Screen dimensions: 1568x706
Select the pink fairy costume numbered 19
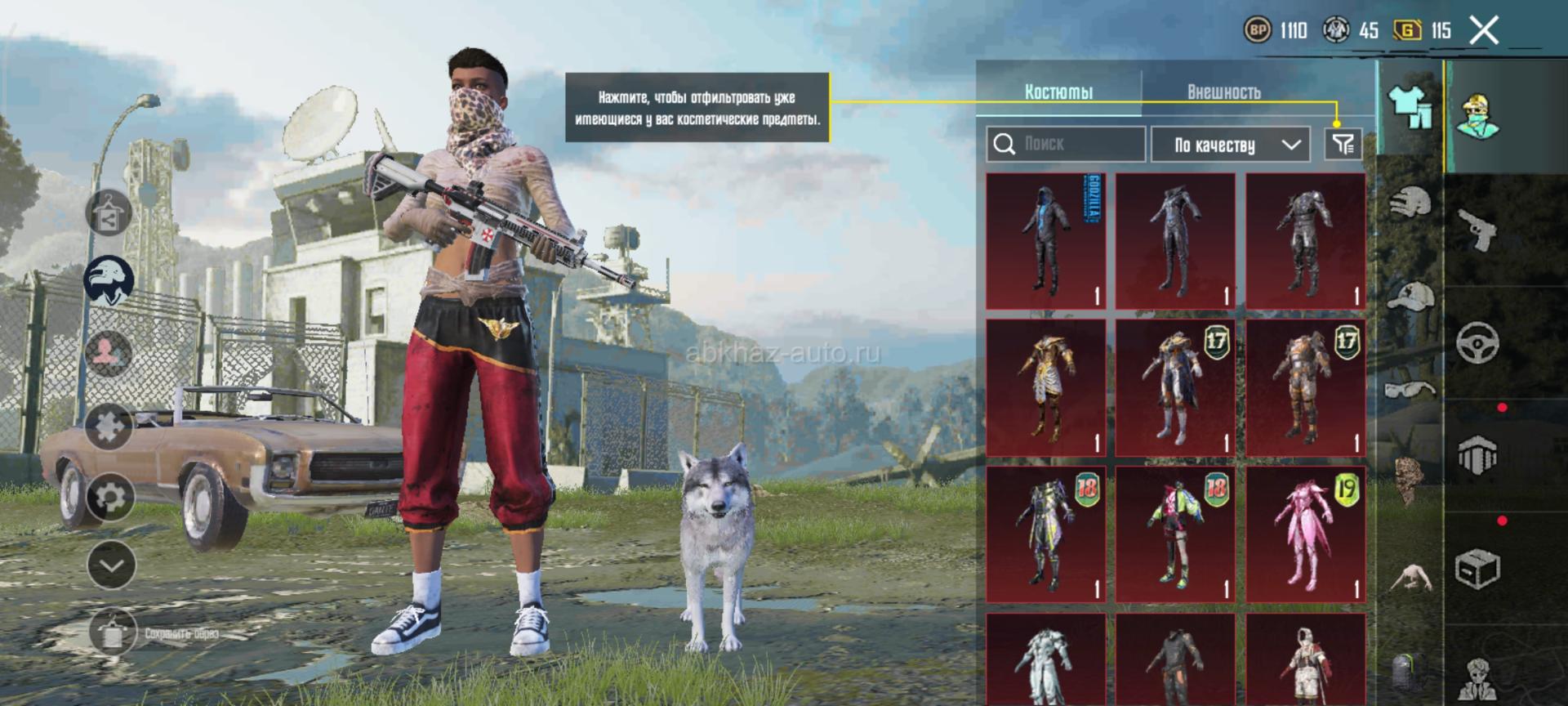(x=1306, y=534)
